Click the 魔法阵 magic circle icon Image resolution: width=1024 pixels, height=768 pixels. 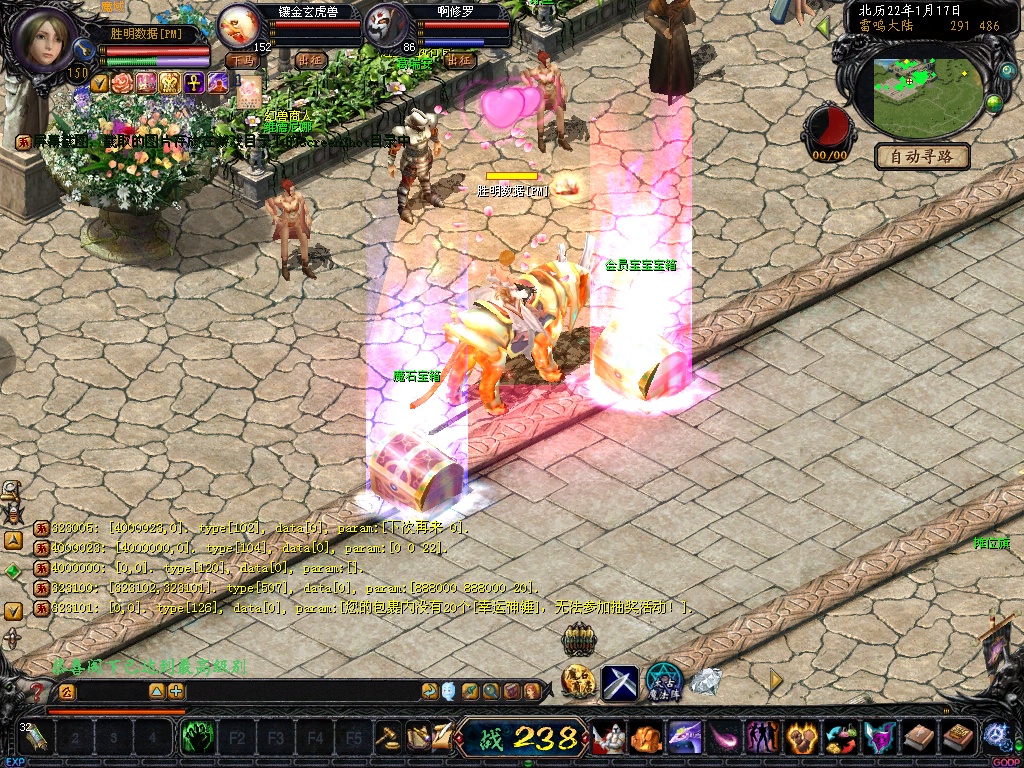point(664,681)
